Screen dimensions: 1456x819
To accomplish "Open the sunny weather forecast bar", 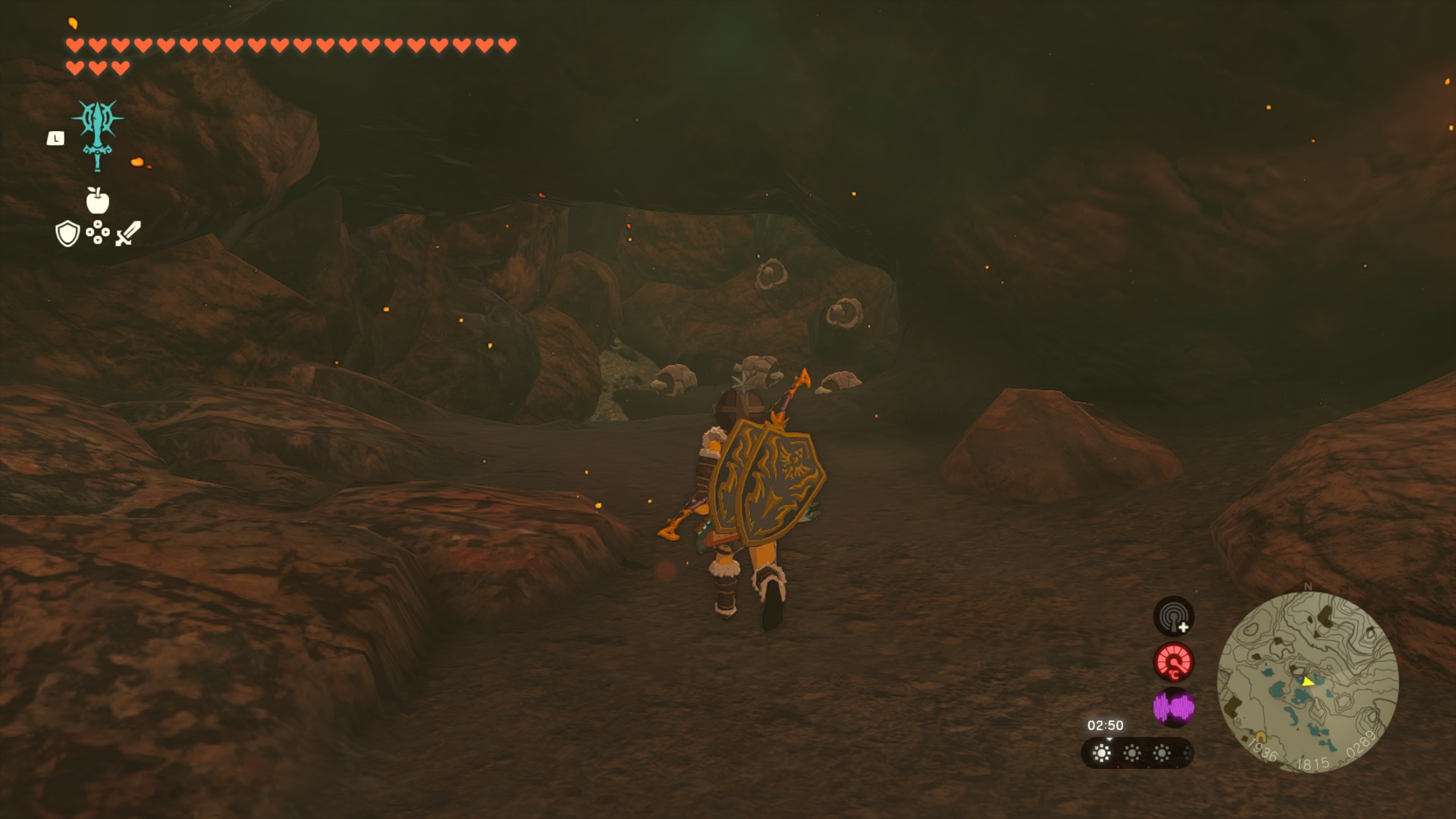I will [x=1136, y=753].
